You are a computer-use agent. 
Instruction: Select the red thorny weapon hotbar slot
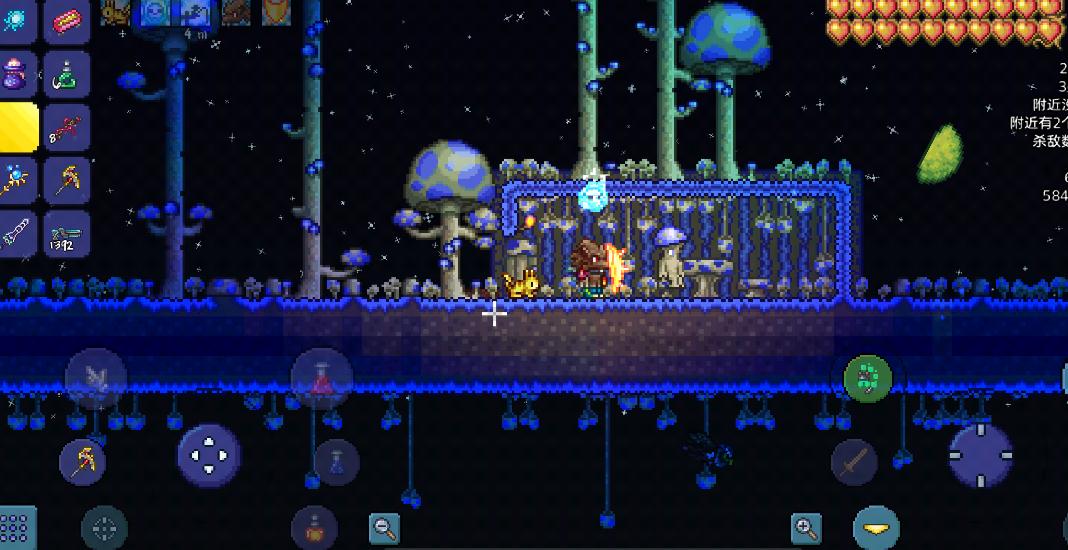pyautogui.click(x=67, y=129)
